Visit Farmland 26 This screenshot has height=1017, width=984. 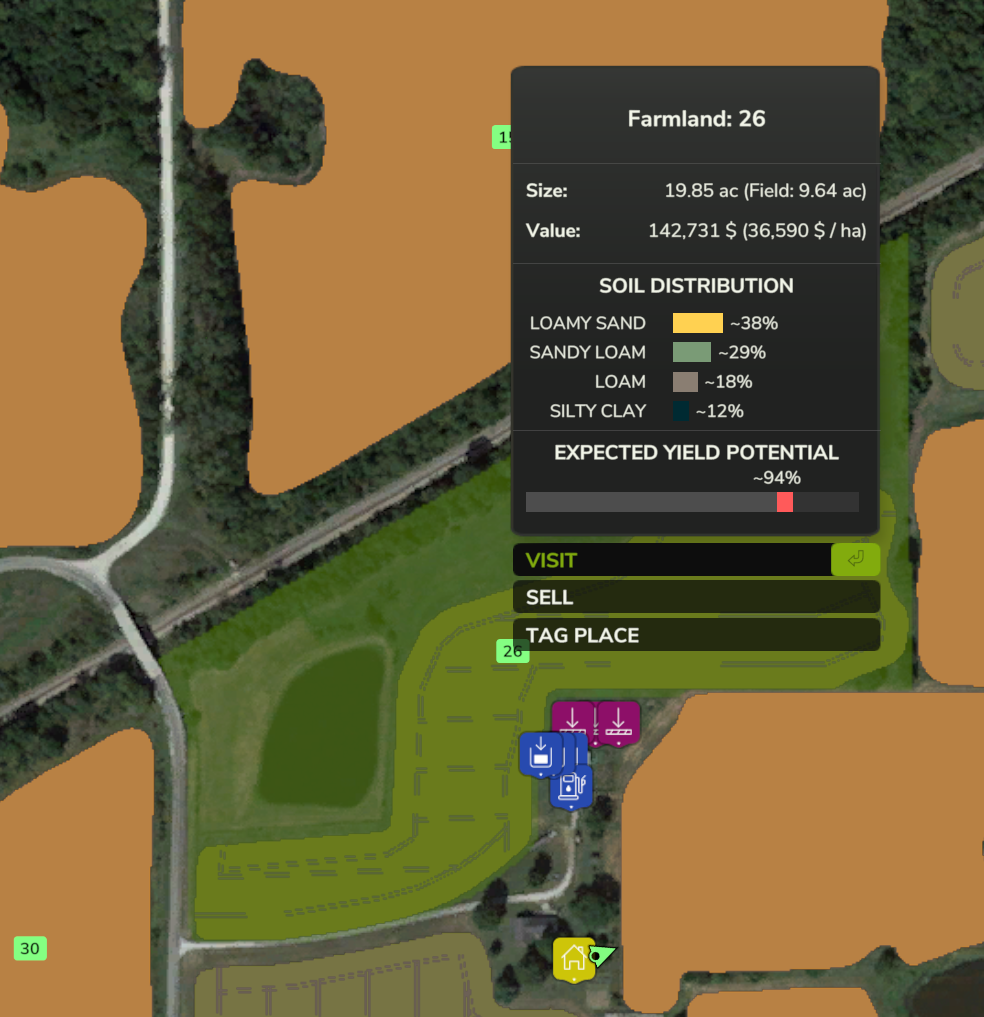(x=696, y=560)
